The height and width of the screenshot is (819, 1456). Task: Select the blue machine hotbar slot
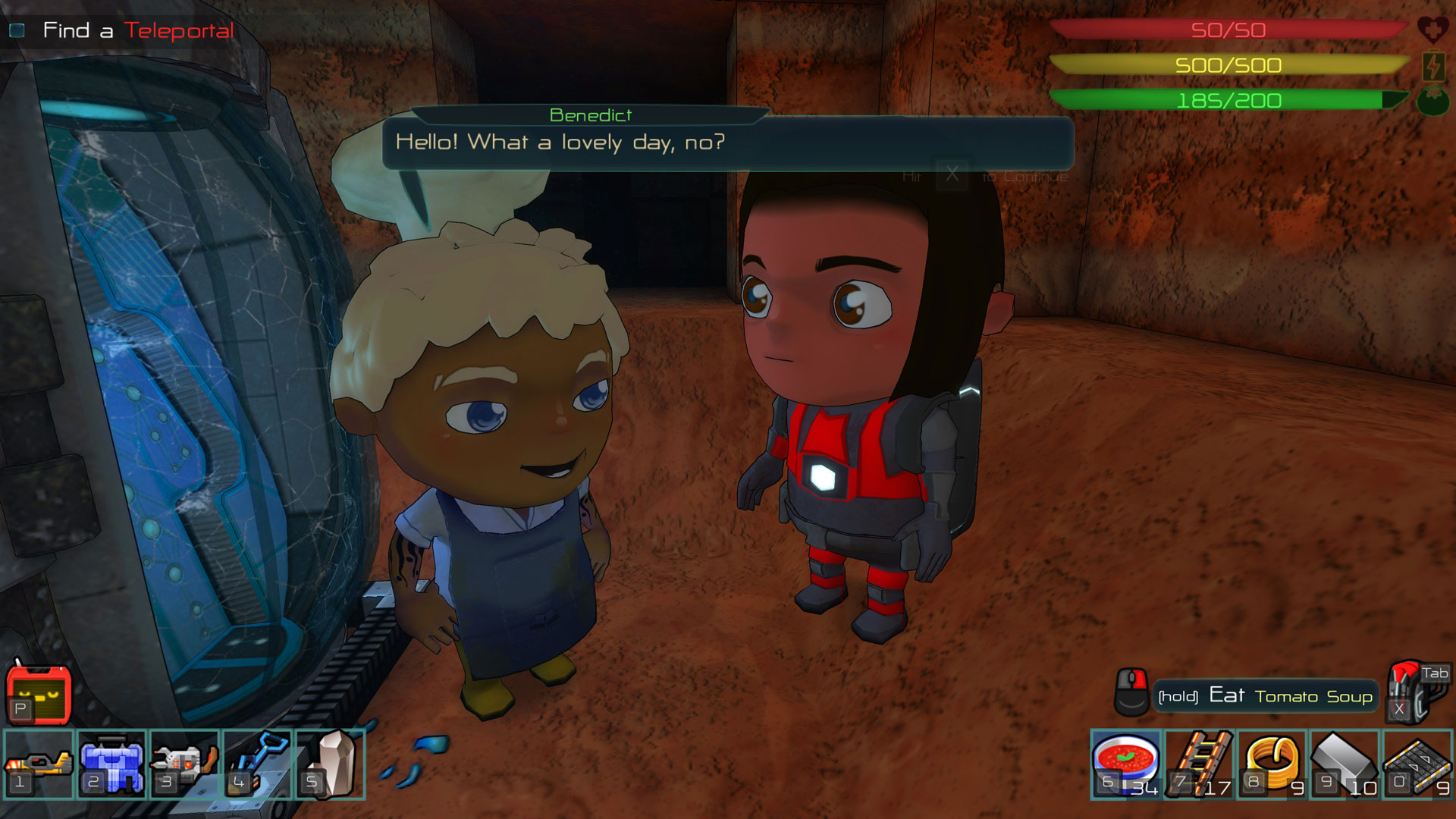[111, 764]
